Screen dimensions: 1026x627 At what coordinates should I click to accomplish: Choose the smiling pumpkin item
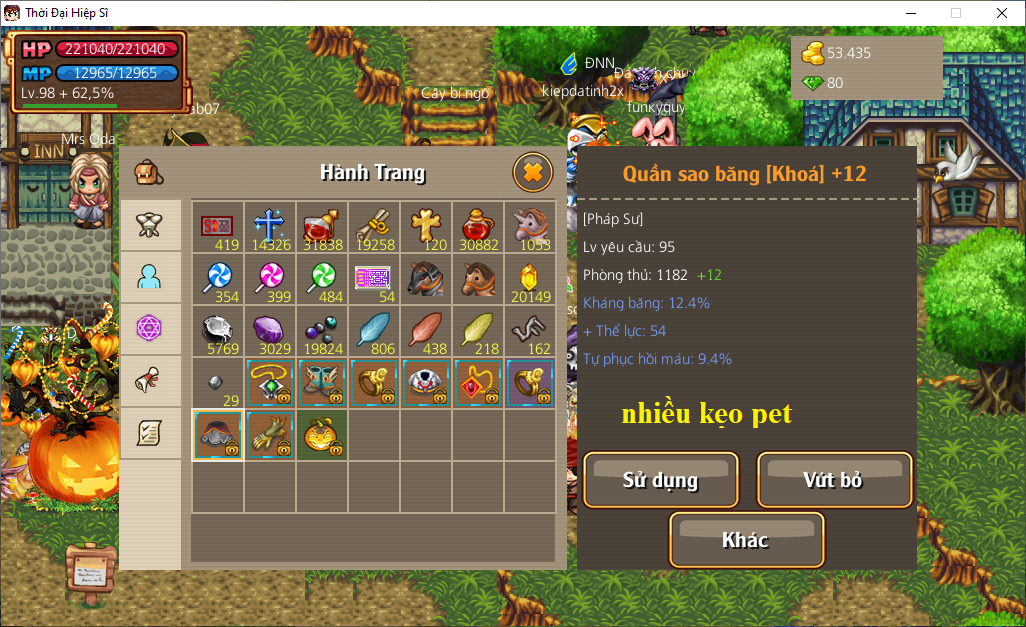(x=322, y=434)
